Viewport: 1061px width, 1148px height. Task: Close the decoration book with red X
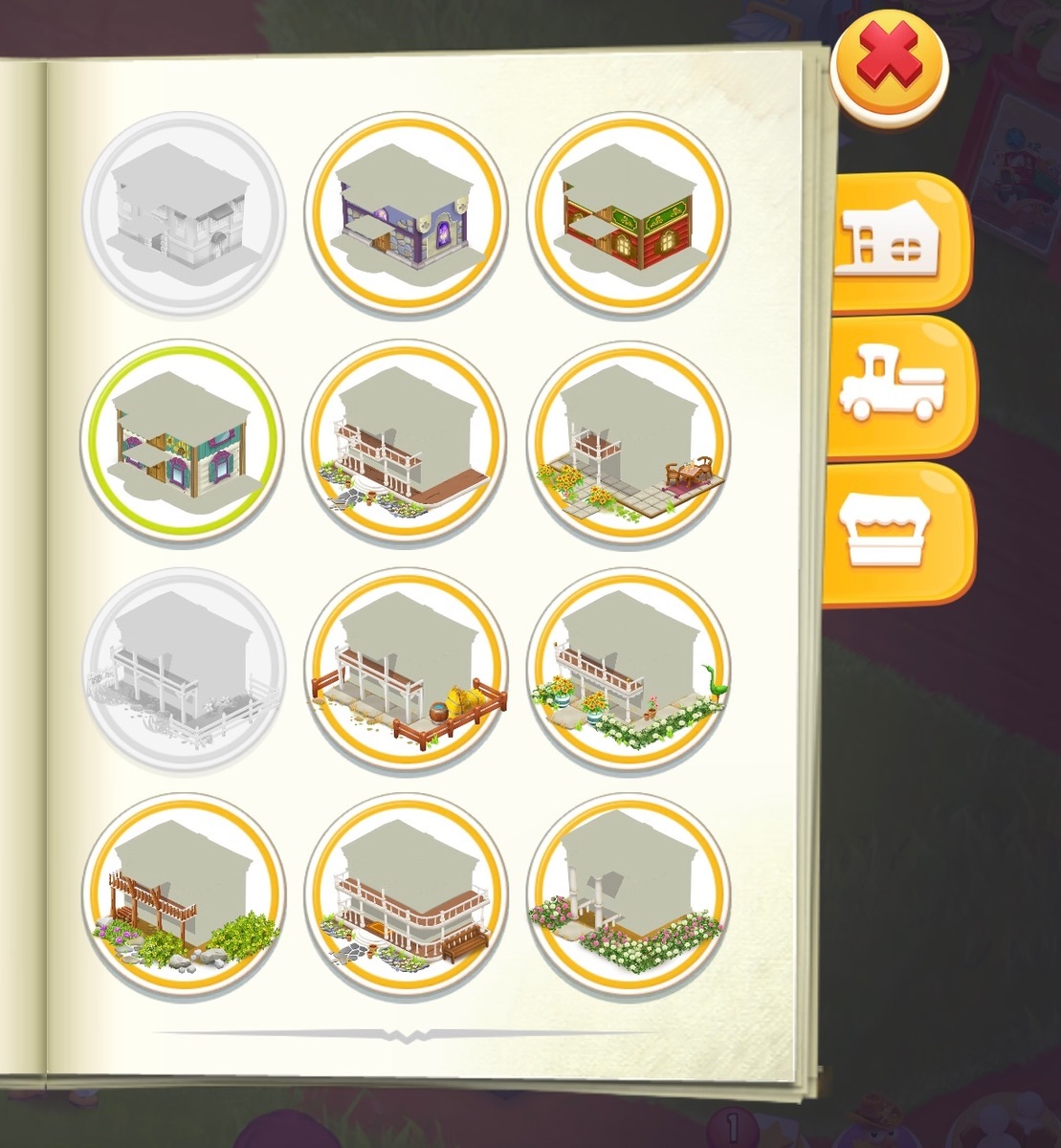[888, 64]
